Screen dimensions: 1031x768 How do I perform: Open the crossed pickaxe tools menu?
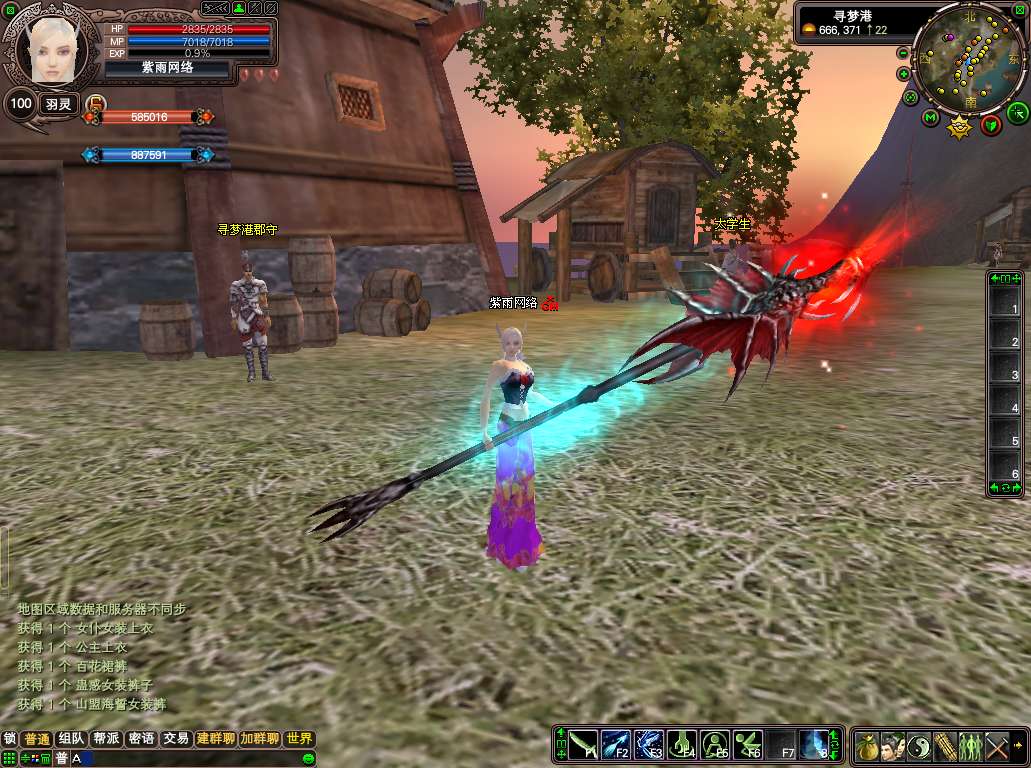click(x=997, y=746)
